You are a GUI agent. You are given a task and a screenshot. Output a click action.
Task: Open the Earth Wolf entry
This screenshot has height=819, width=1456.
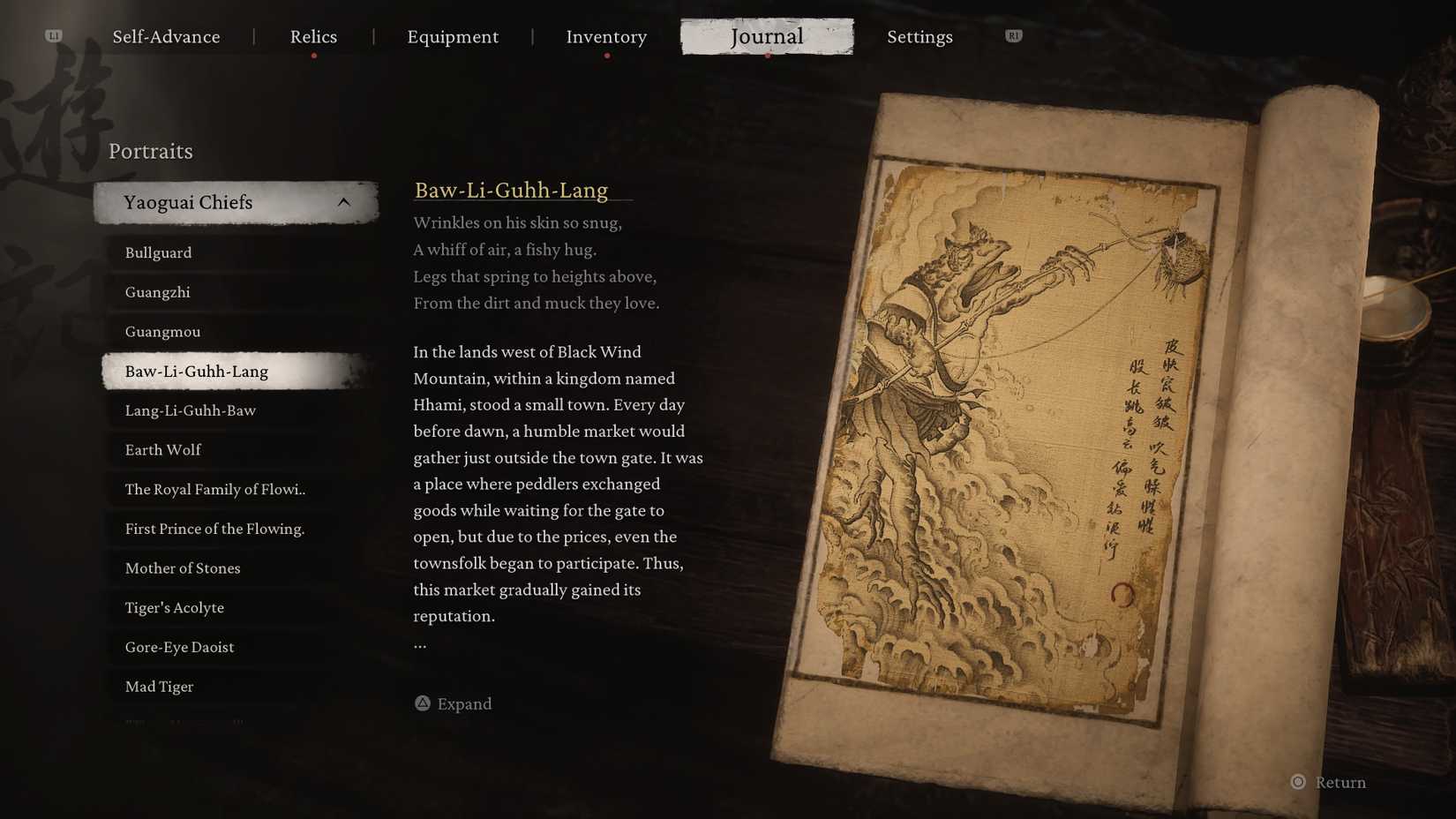162,450
